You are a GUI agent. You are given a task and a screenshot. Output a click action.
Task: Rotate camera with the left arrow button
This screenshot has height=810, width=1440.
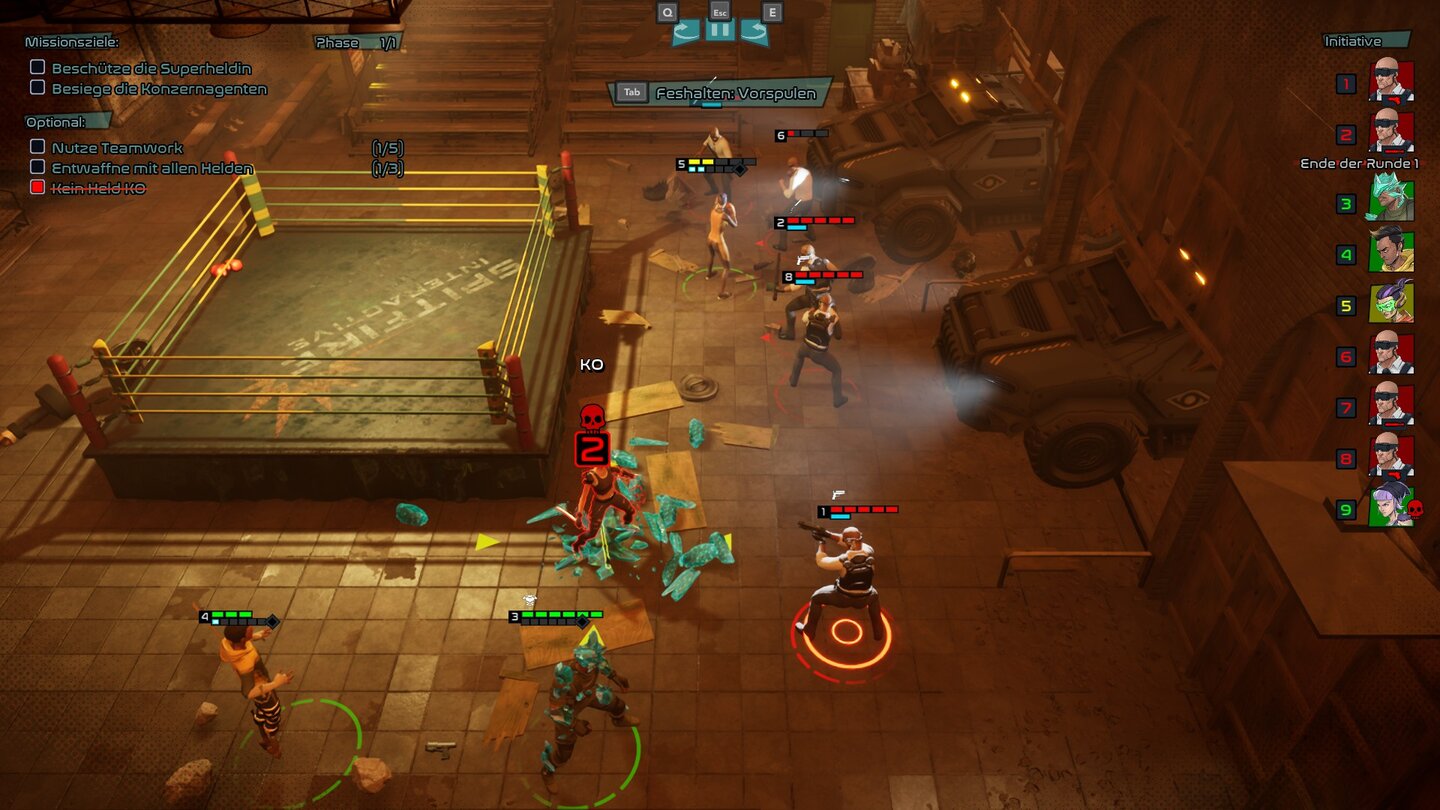click(x=685, y=31)
